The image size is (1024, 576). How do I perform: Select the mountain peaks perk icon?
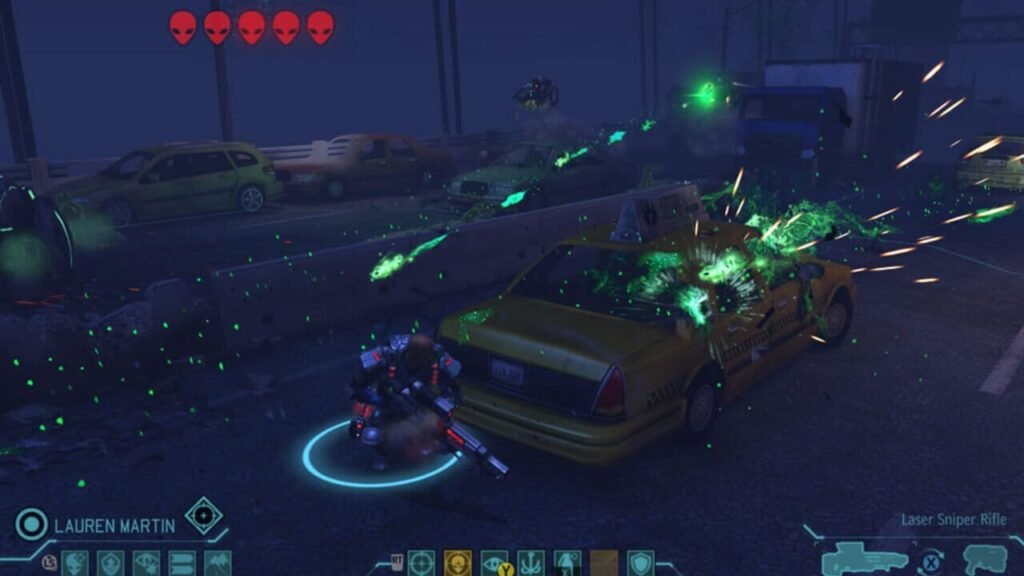coord(217,563)
